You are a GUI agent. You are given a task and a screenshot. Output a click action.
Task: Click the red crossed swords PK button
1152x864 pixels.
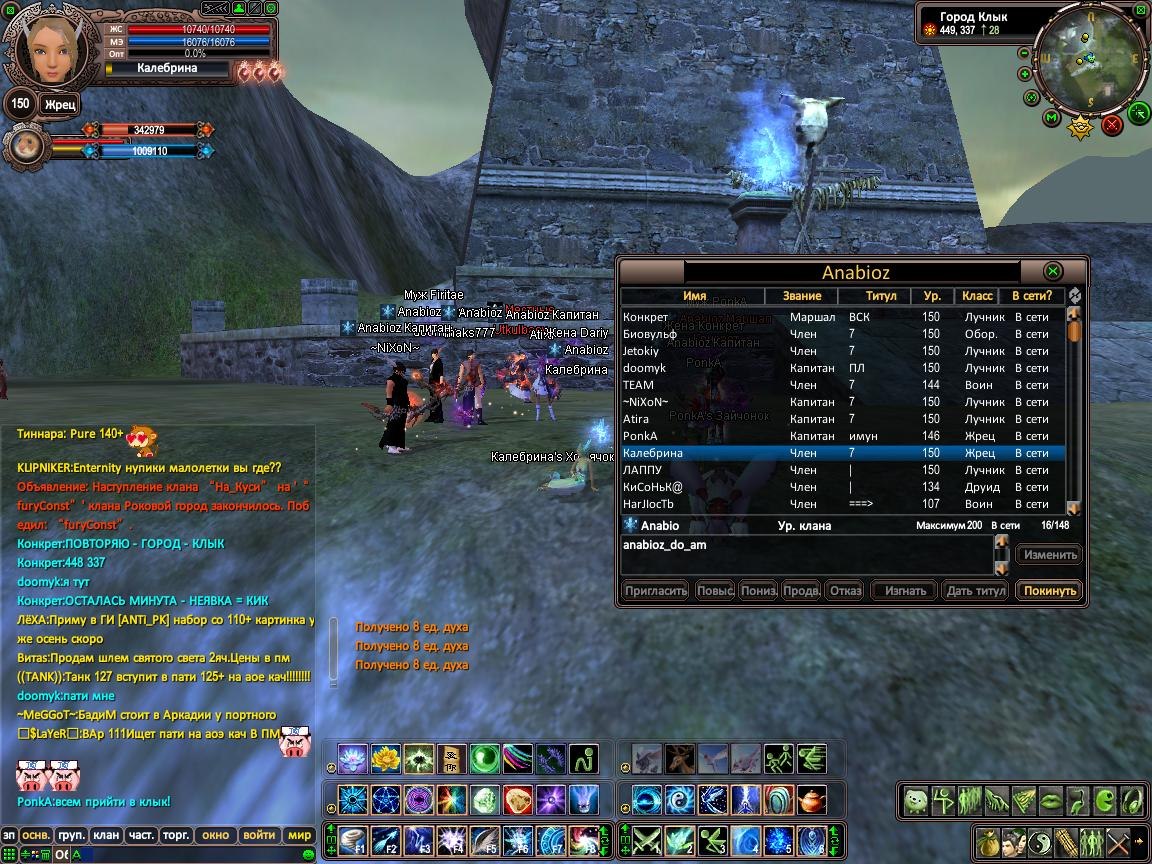[1111, 125]
